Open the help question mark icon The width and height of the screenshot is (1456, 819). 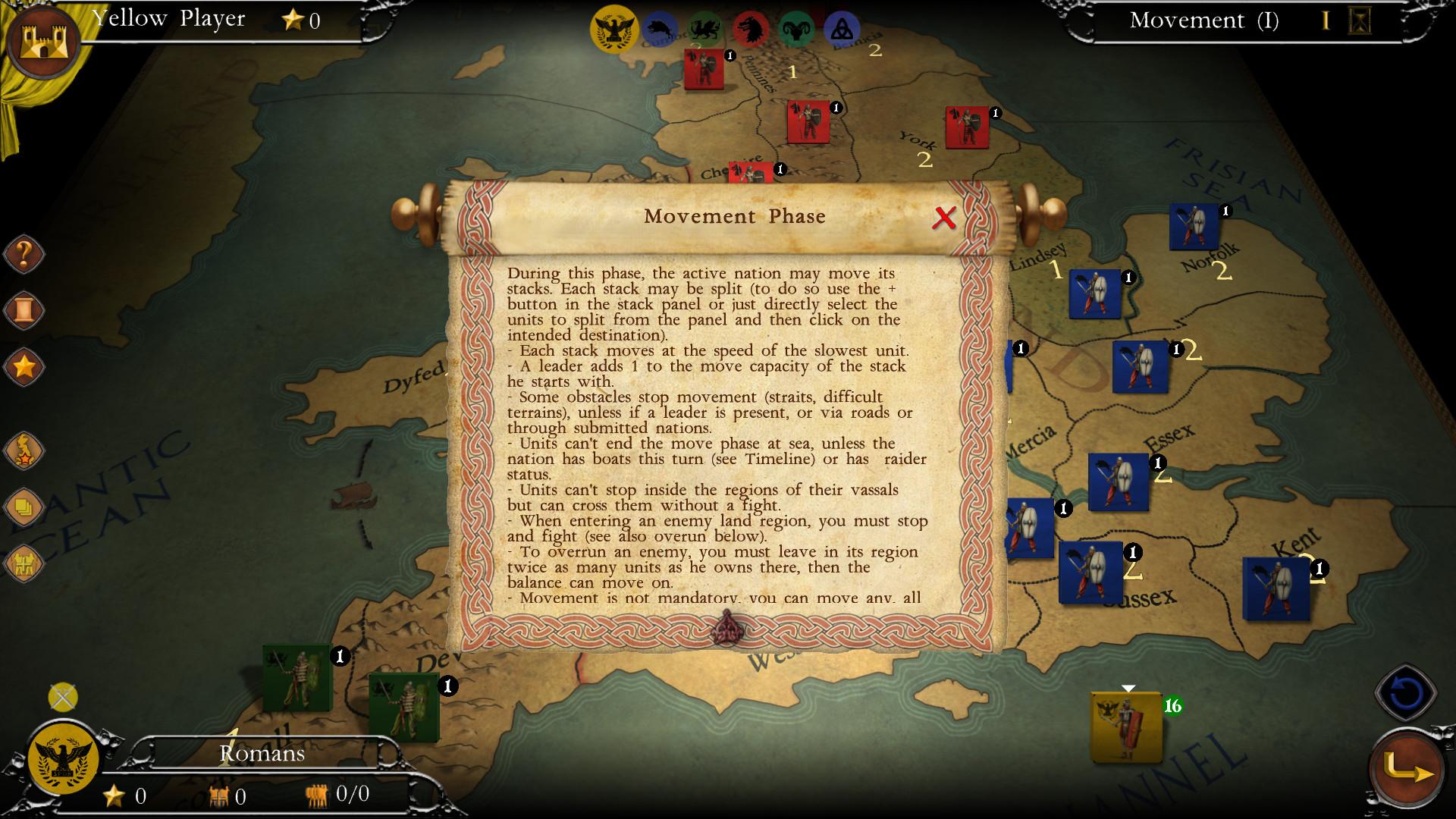[x=23, y=254]
